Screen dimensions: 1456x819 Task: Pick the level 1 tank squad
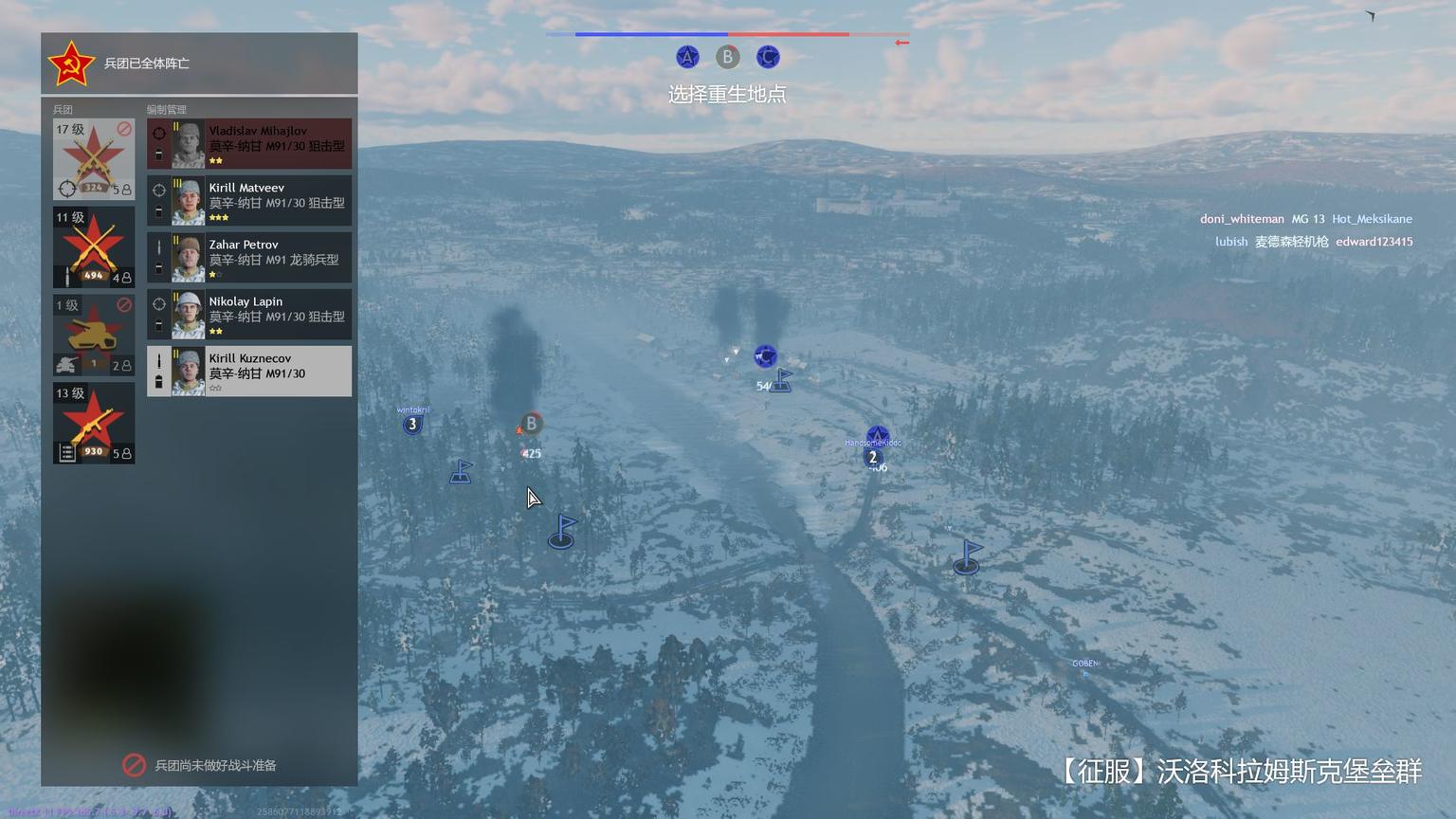tap(93, 335)
